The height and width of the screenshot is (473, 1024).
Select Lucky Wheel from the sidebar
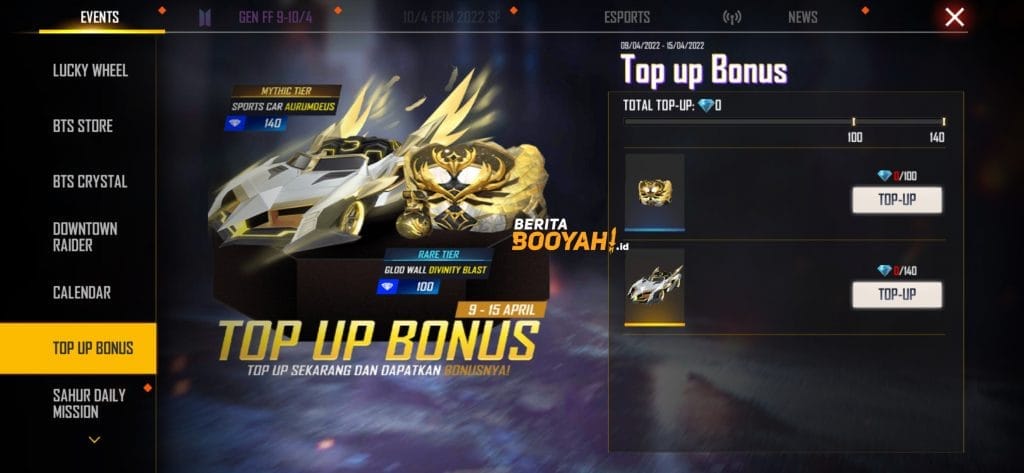pyautogui.click(x=90, y=71)
